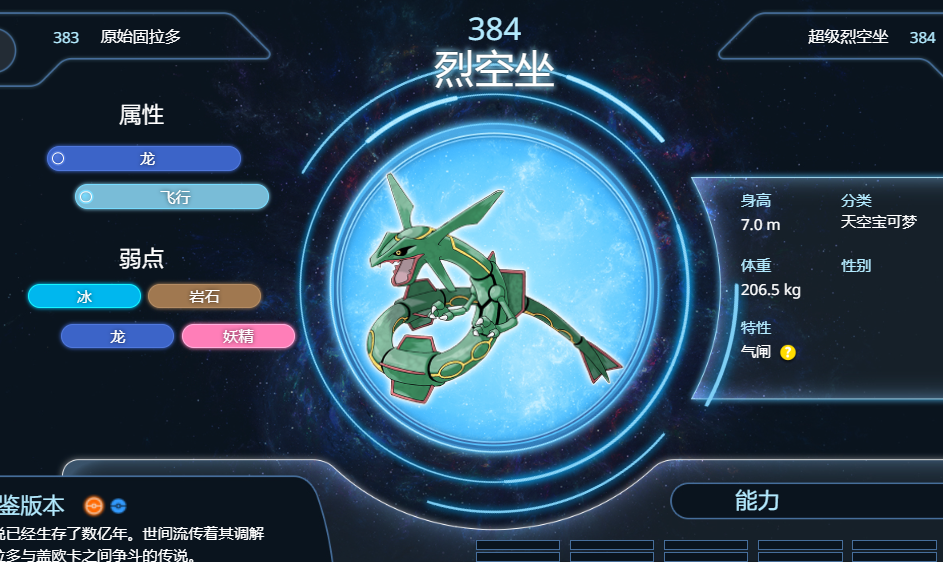Switch to the orange Poké Ball version

coord(94,506)
